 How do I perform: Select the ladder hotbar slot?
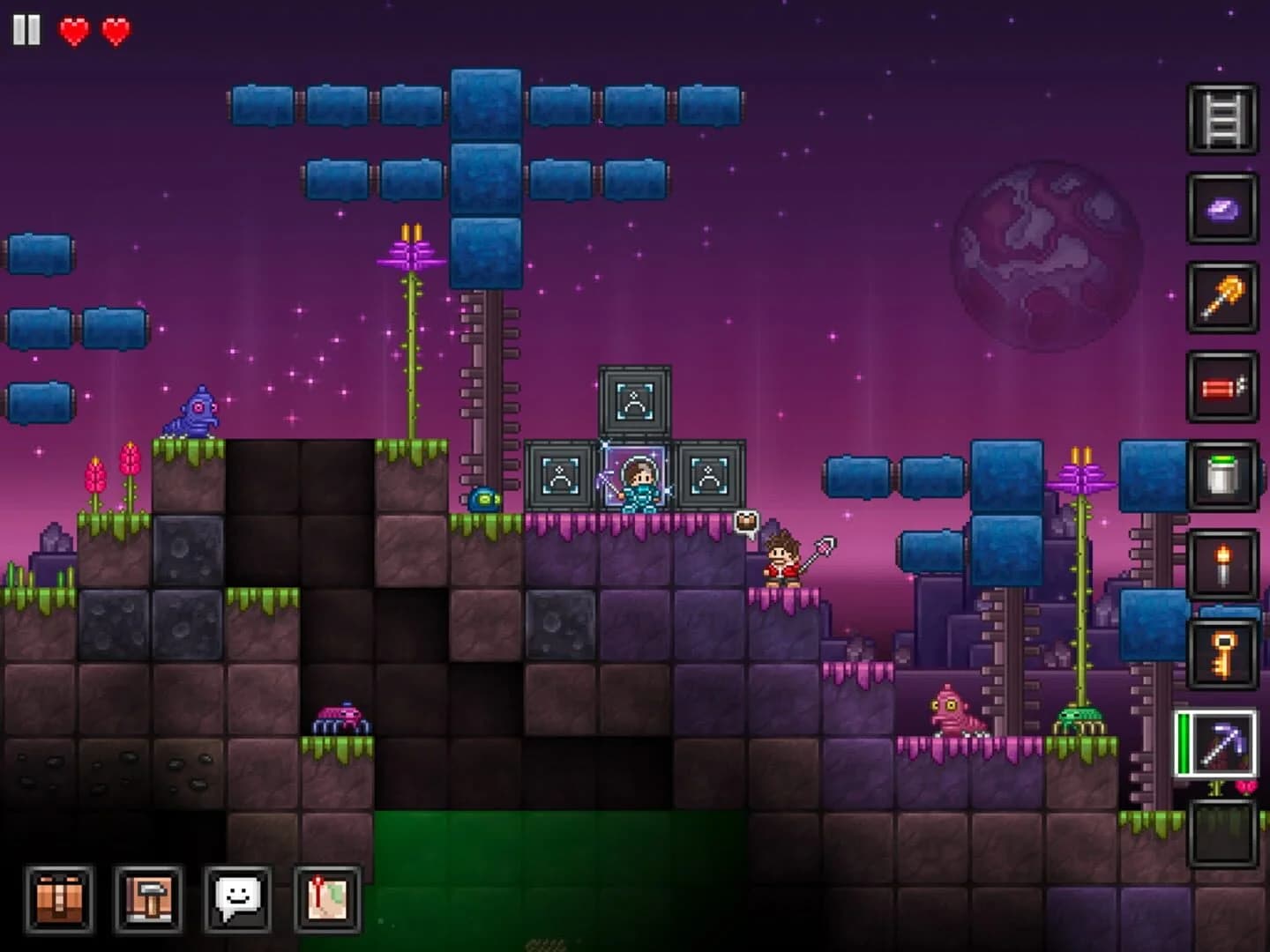pos(1221,115)
